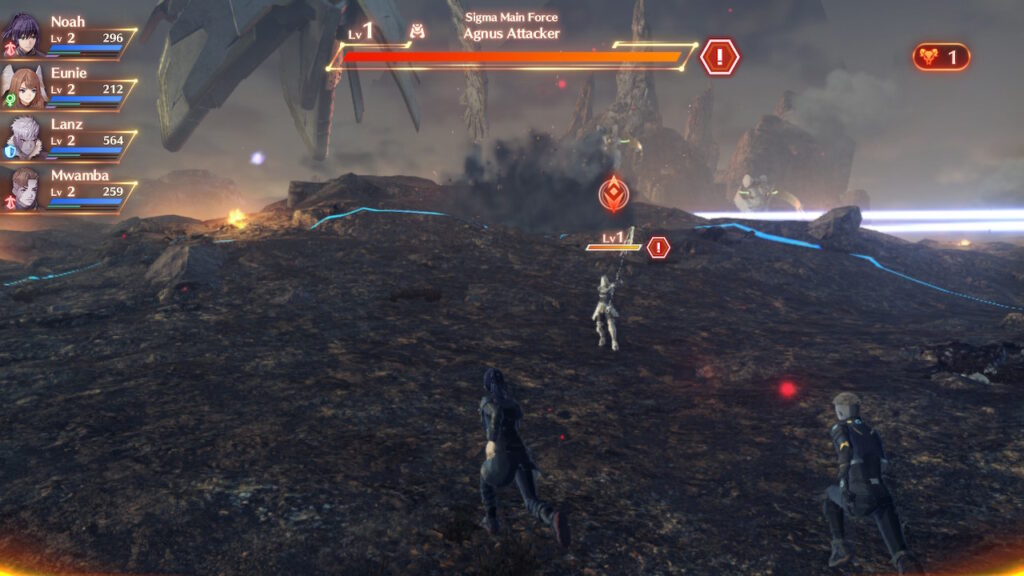This screenshot has width=1024, height=576.
Task: Click the red alert icon beside enemy bar
Action: click(719, 57)
